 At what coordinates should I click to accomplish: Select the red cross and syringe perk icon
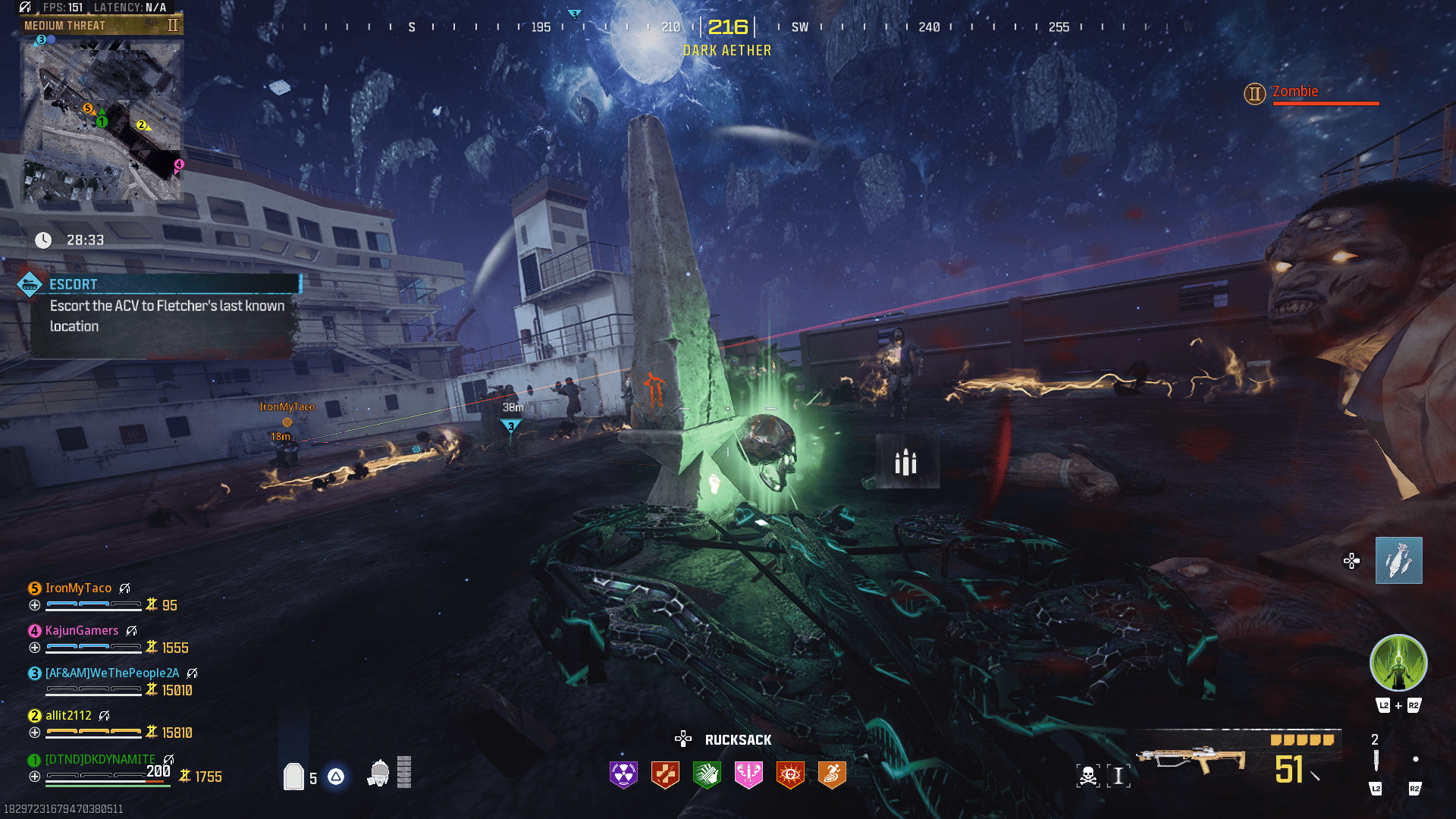pyautogui.click(x=665, y=774)
